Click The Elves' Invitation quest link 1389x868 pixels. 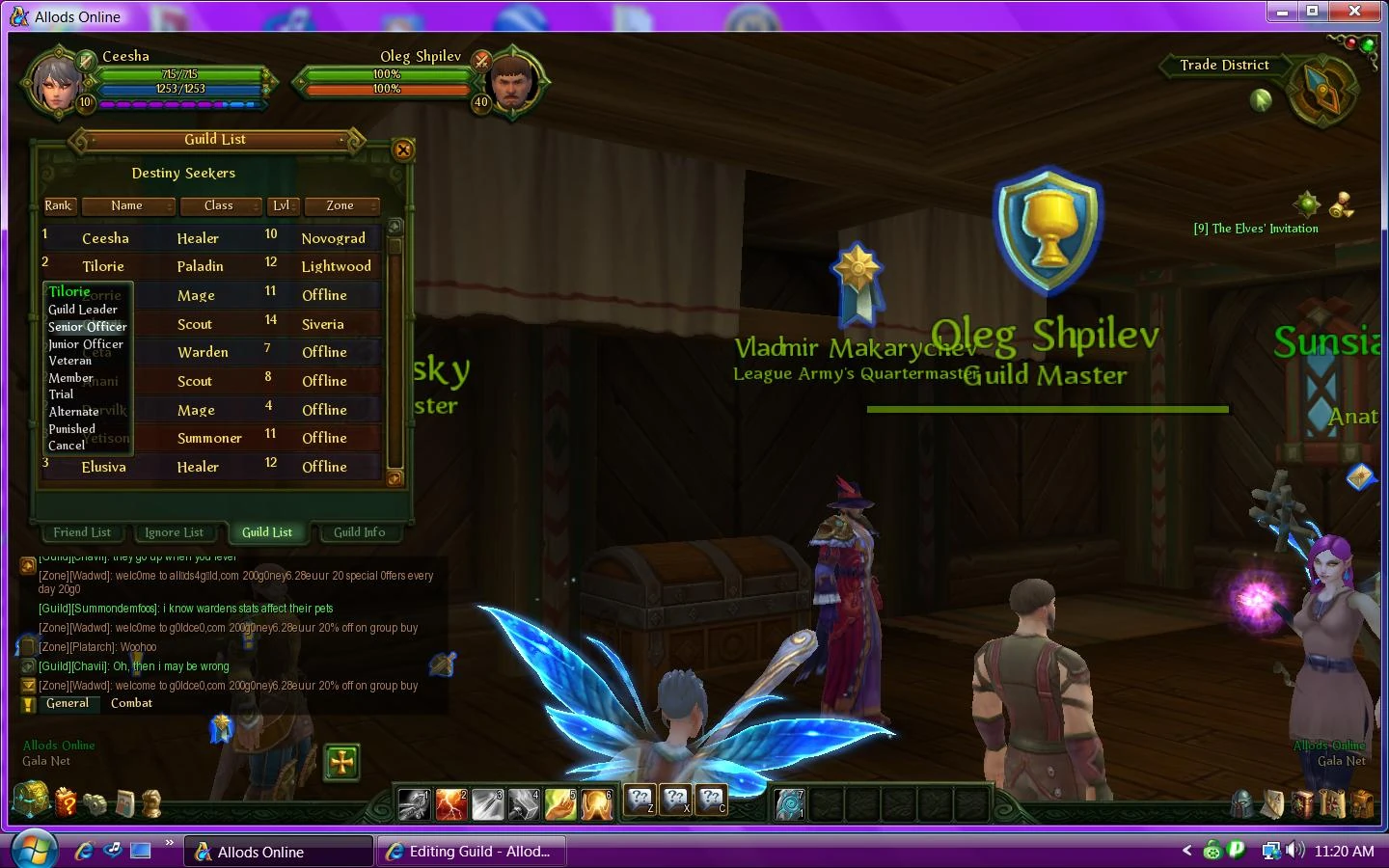tap(1254, 229)
